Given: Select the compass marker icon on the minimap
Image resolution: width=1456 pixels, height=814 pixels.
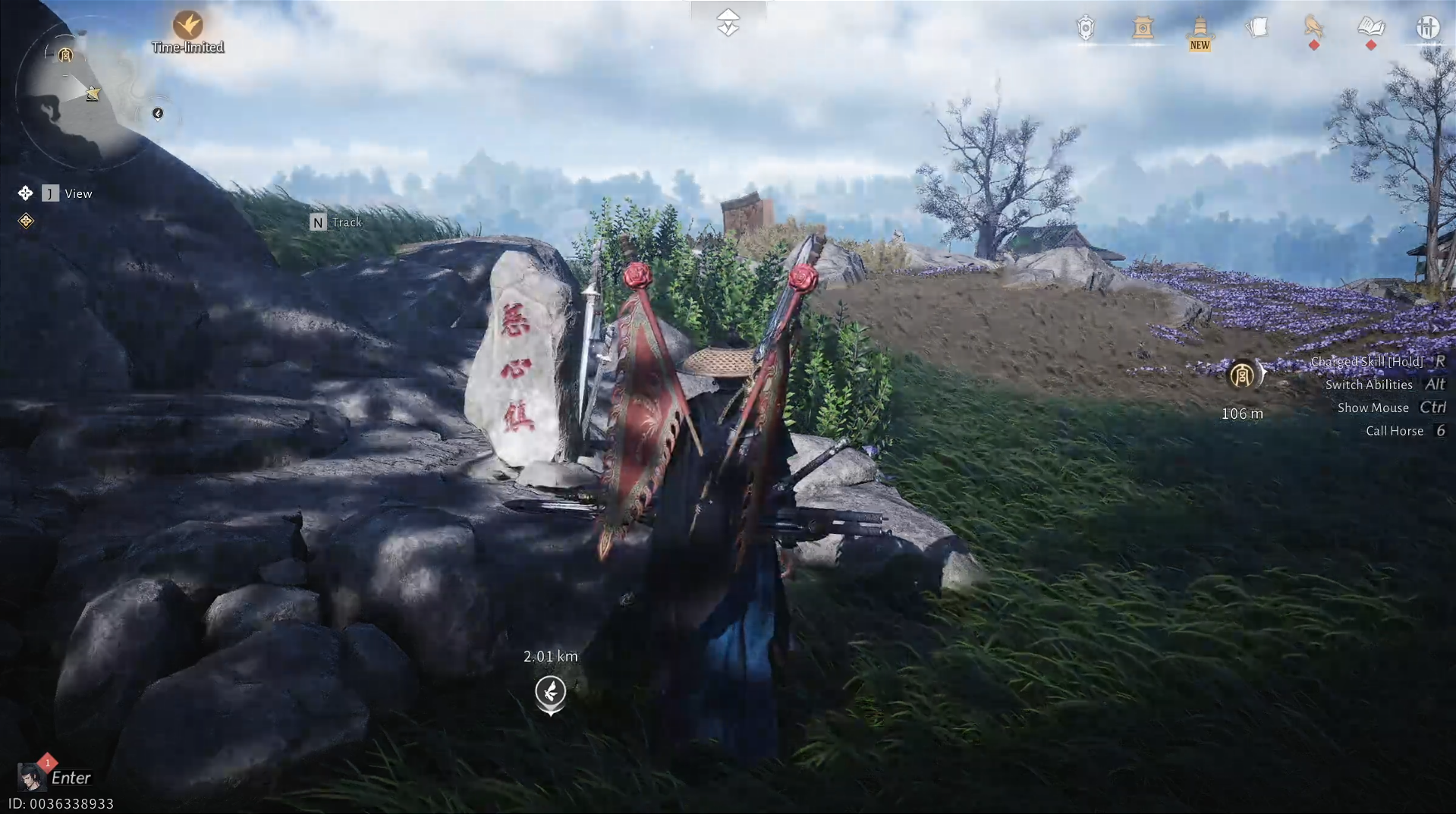Looking at the screenshot, I should [157, 115].
